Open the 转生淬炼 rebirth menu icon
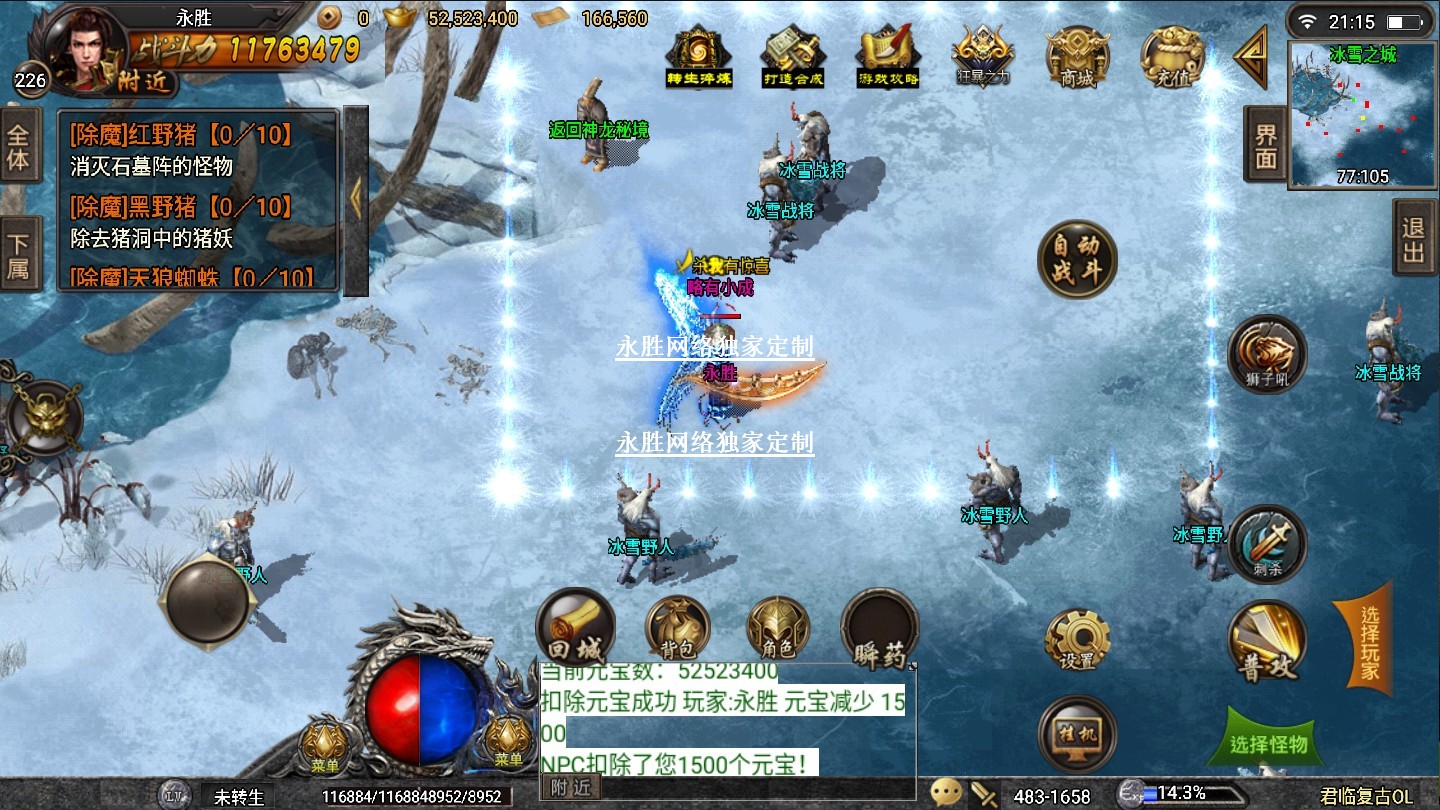 [699, 56]
